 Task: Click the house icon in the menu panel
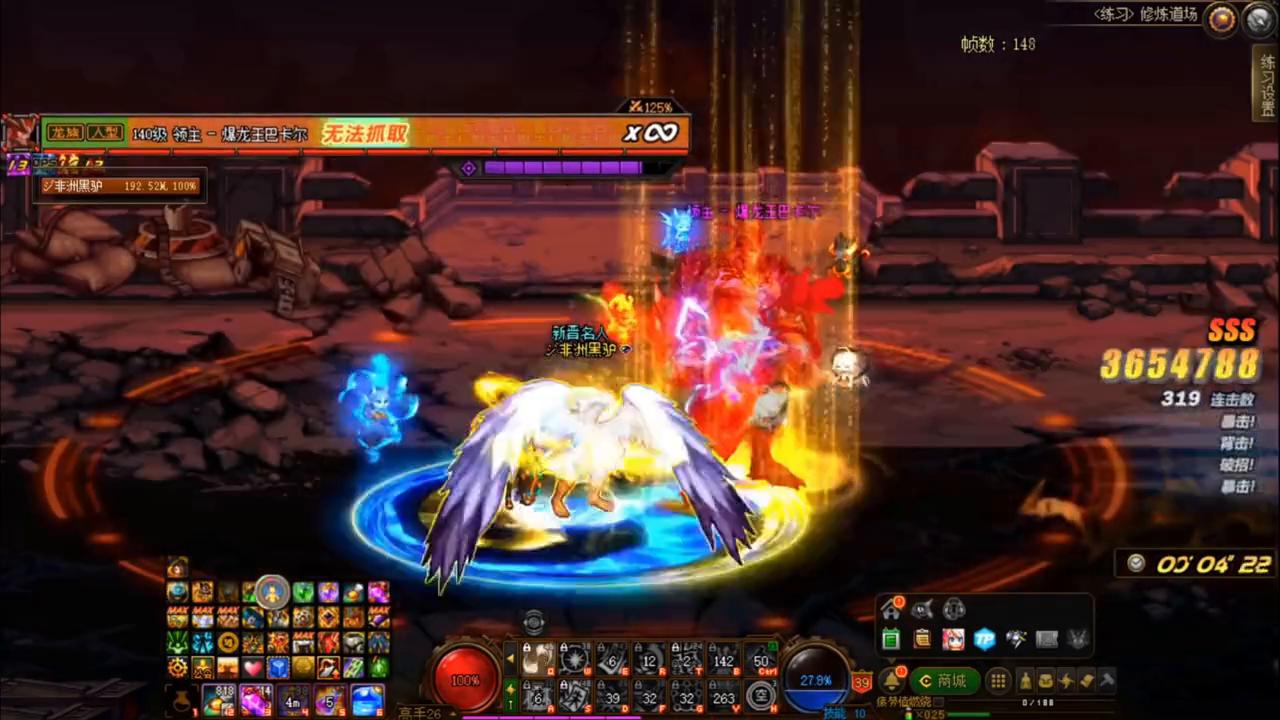click(x=890, y=609)
